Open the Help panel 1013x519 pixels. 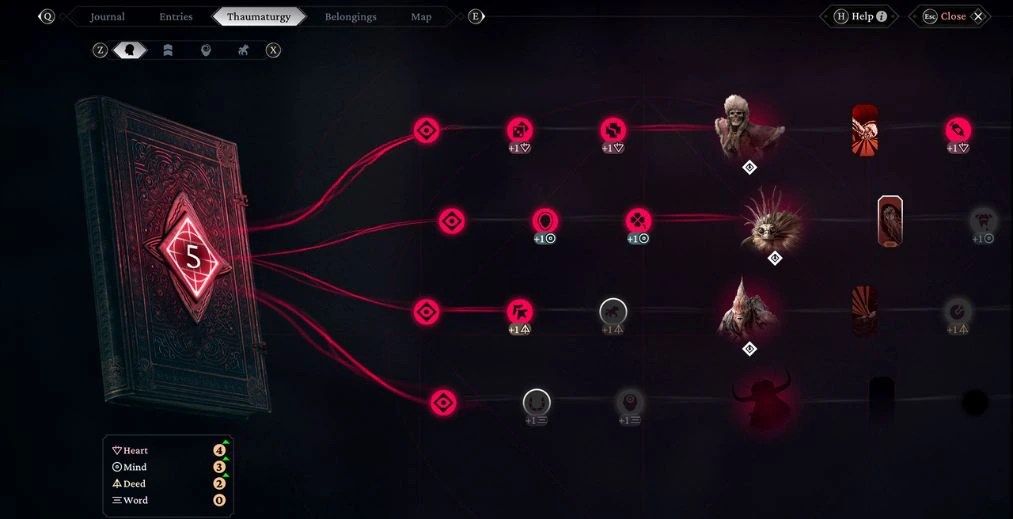(x=860, y=17)
